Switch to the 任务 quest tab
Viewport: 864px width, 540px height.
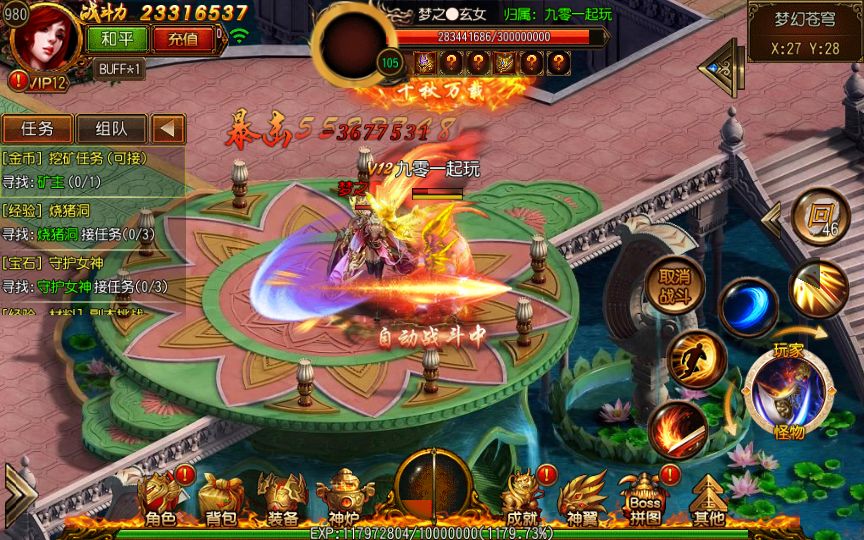click(37, 129)
